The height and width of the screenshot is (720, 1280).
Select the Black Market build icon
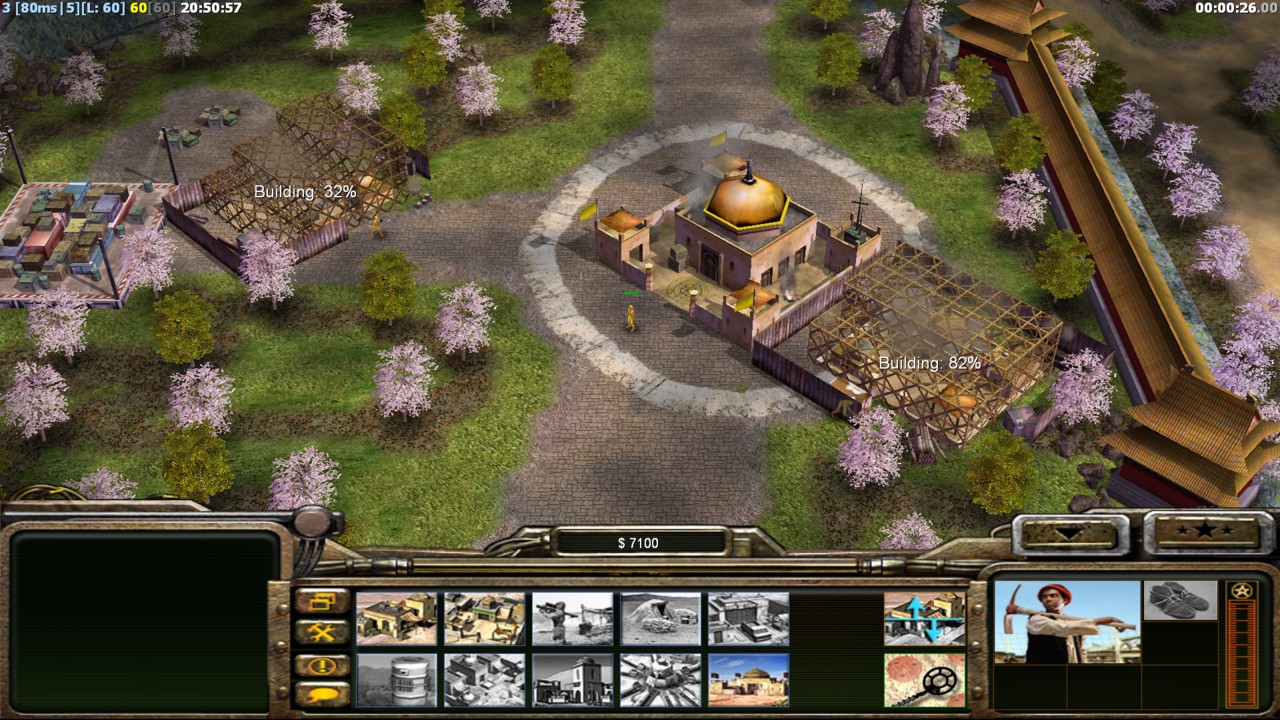(x=484, y=680)
